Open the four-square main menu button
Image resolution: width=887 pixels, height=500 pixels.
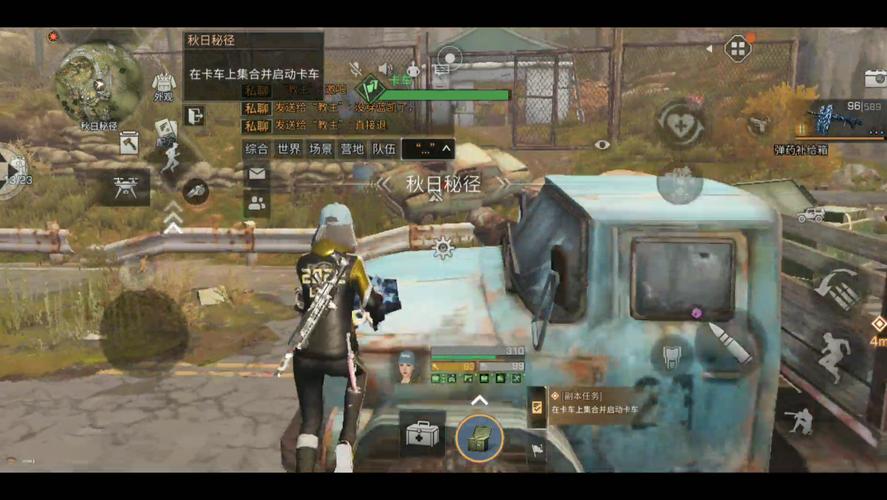pos(737,48)
